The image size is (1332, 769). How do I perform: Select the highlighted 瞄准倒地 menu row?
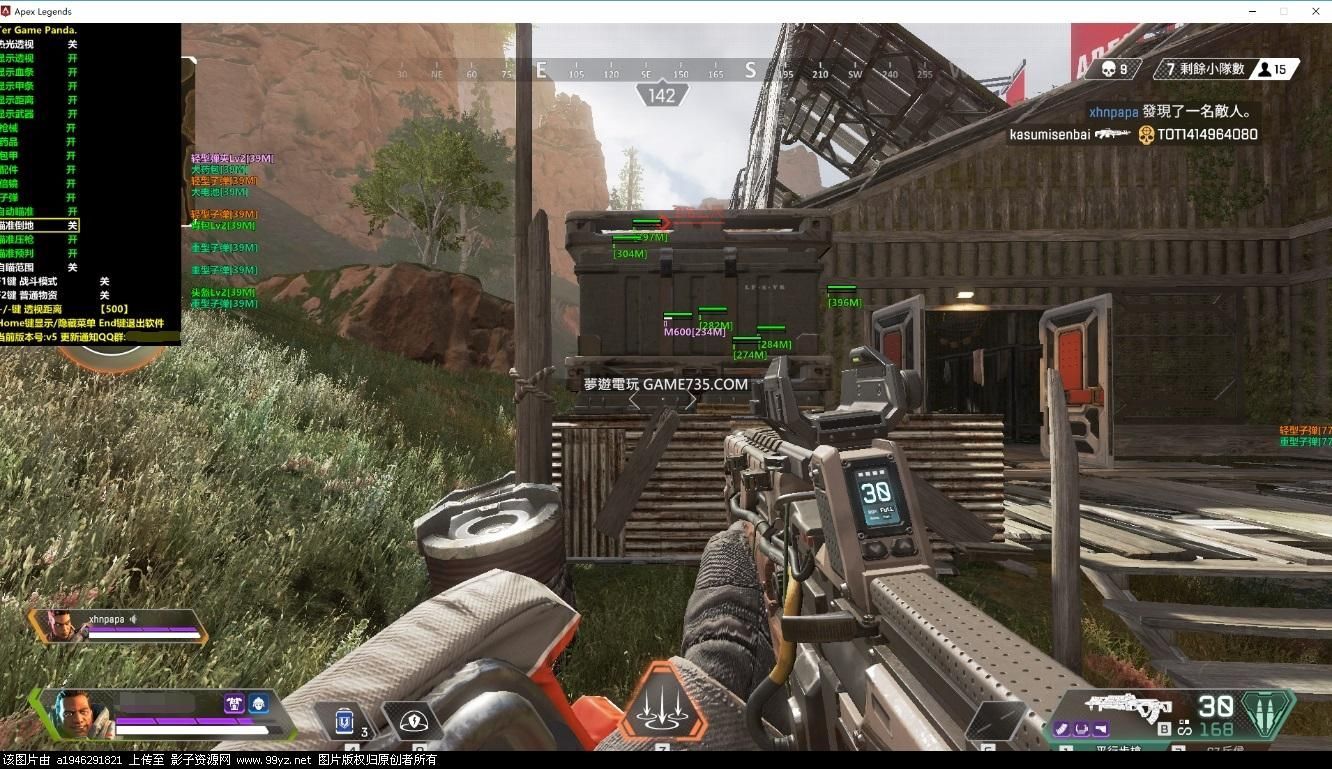40,226
